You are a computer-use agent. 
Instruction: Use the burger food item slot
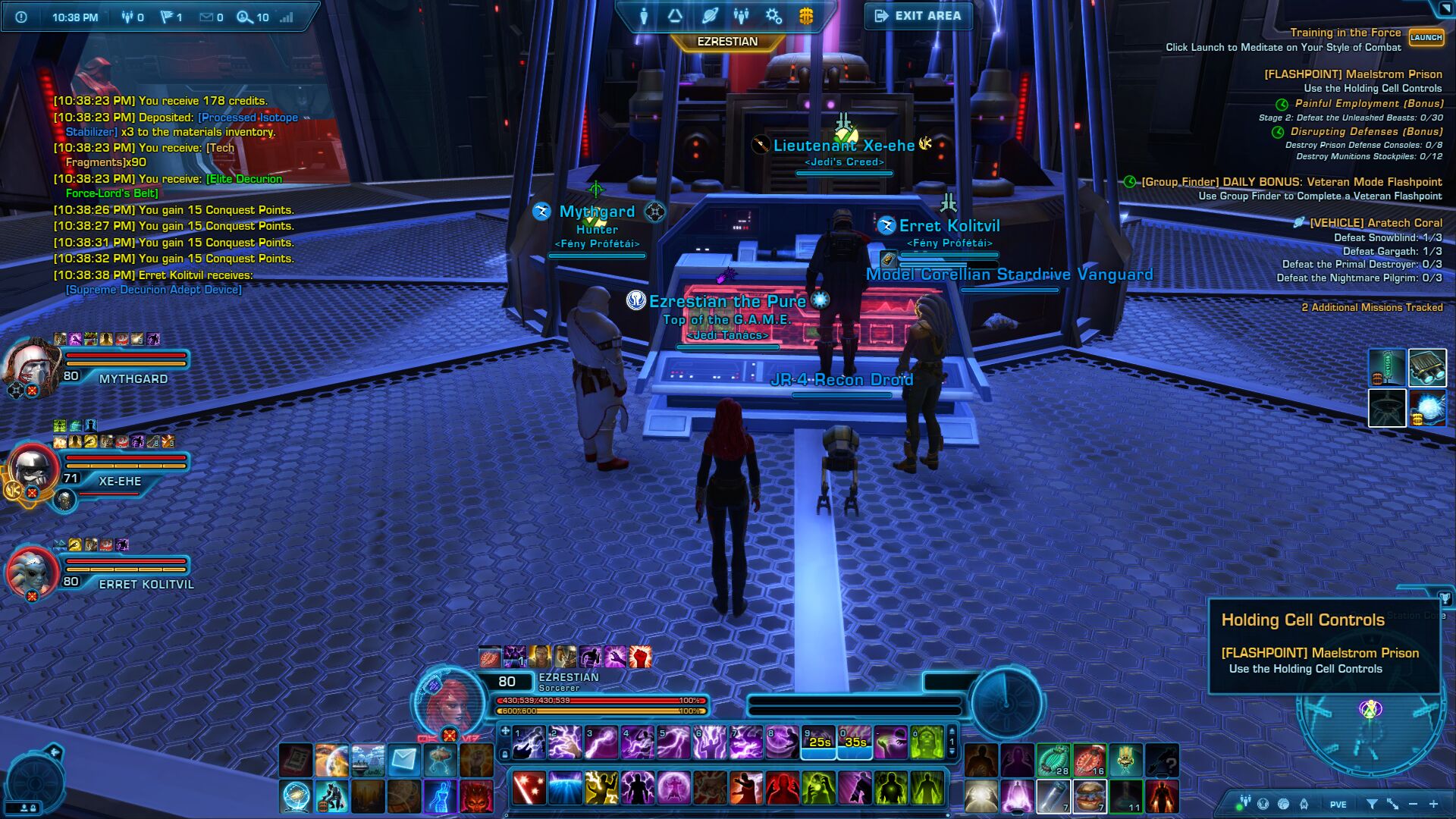click(1090, 796)
